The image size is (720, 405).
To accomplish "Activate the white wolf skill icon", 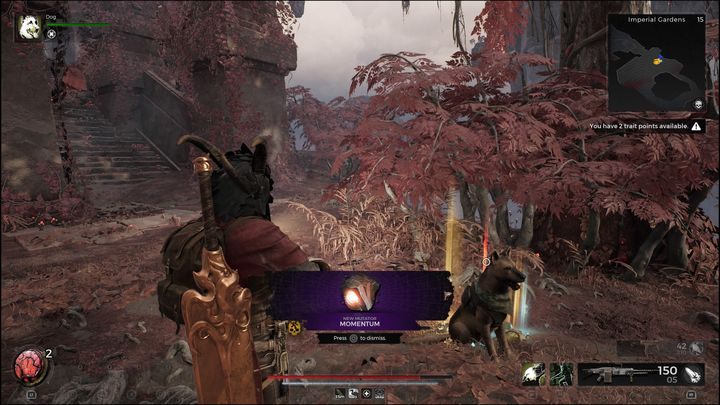I will (x=534, y=374).
